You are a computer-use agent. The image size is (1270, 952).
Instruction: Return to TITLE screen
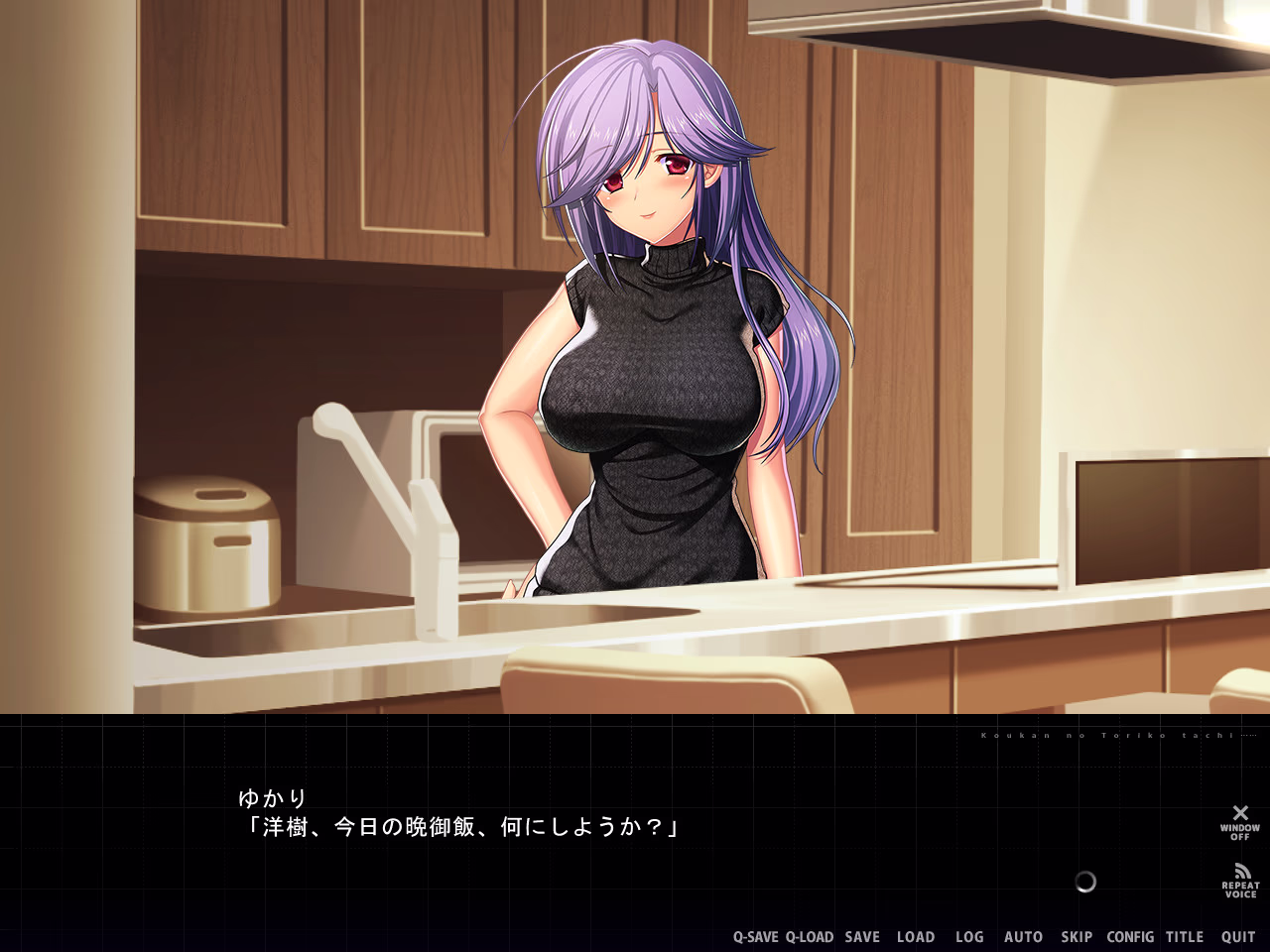coord(1185,936)
